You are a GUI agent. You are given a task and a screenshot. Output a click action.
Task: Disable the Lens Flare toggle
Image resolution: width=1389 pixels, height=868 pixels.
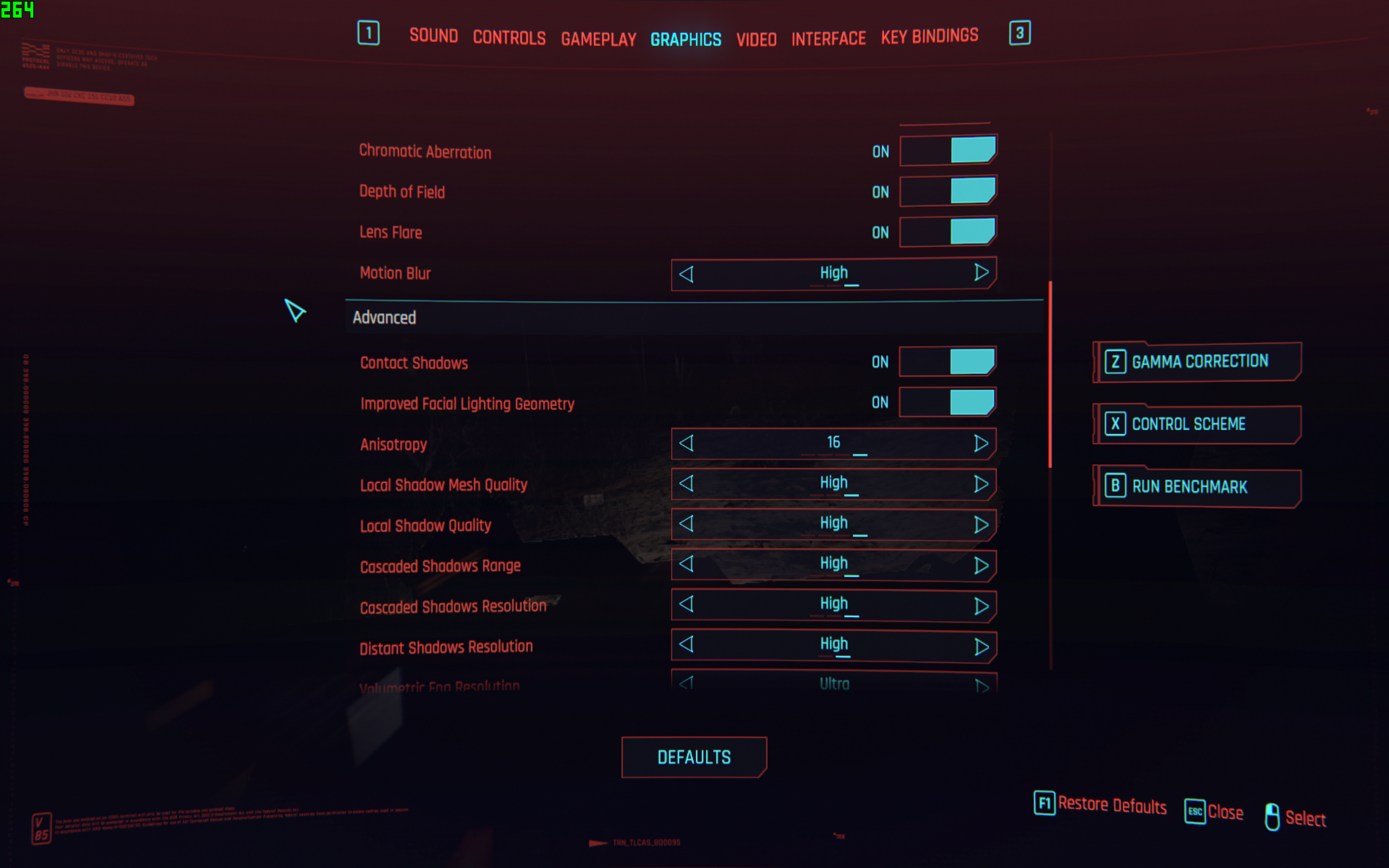[x=948, y=232]
